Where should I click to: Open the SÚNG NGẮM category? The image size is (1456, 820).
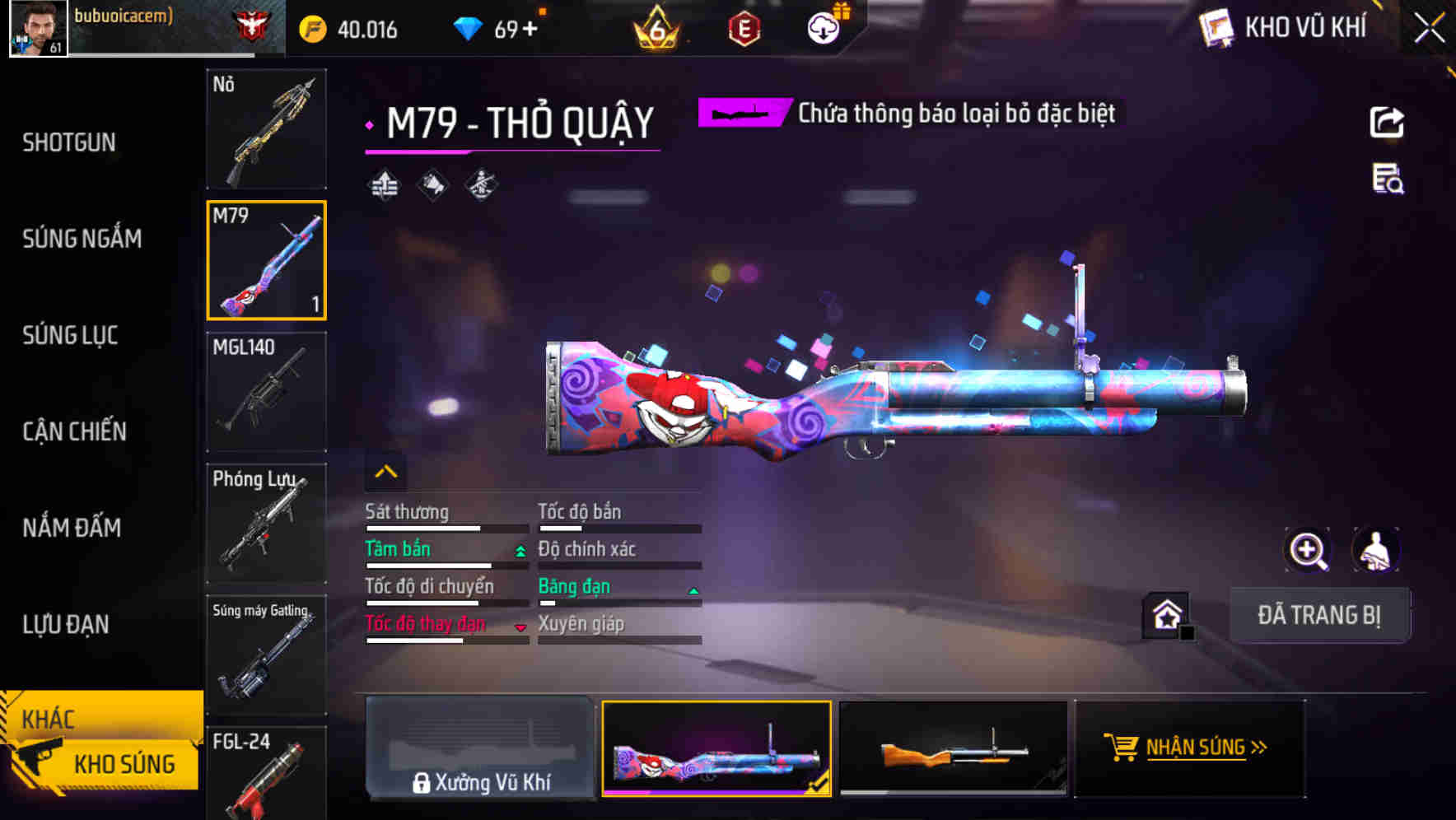coord(82,239)
